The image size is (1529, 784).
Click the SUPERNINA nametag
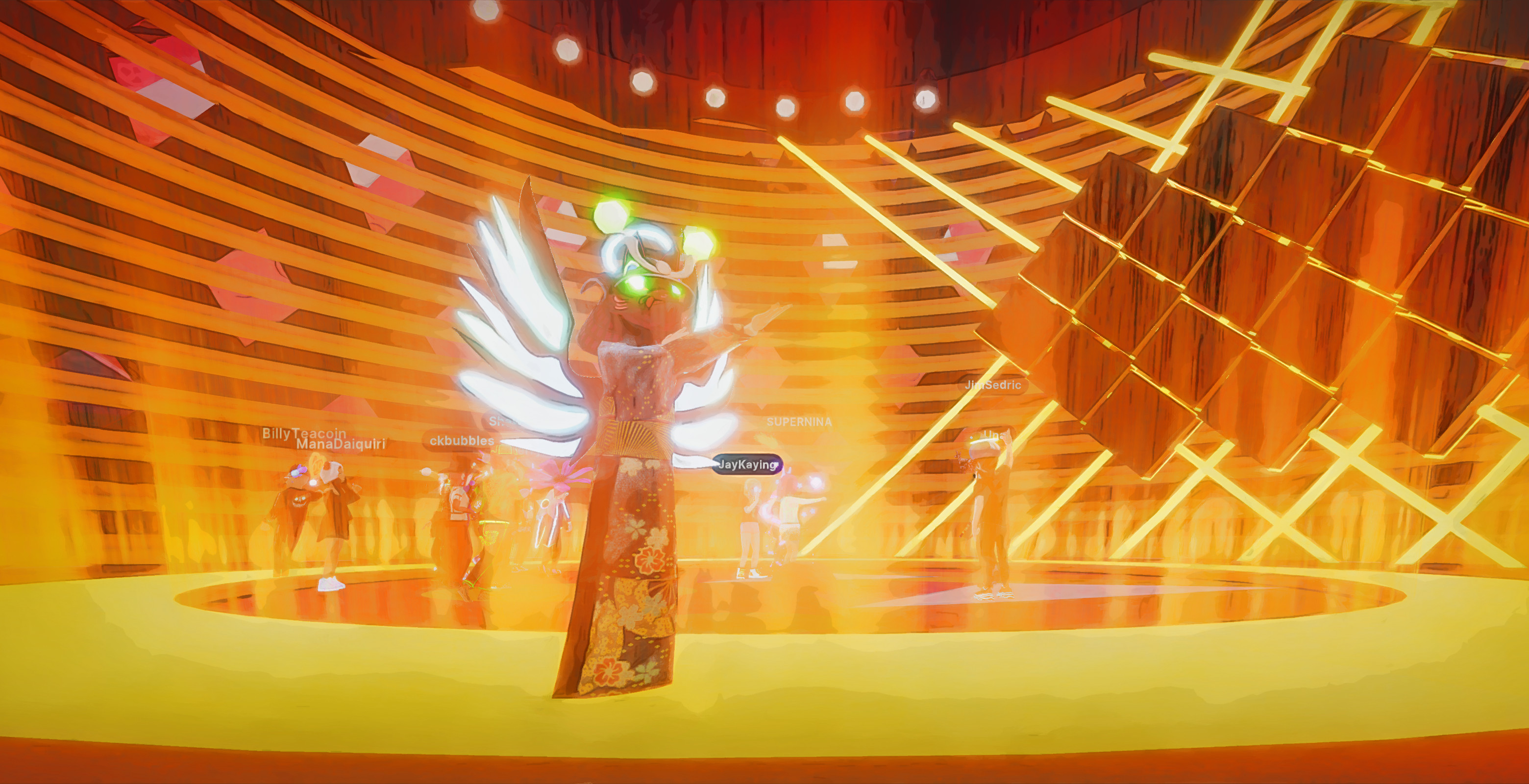click(799, 422)
